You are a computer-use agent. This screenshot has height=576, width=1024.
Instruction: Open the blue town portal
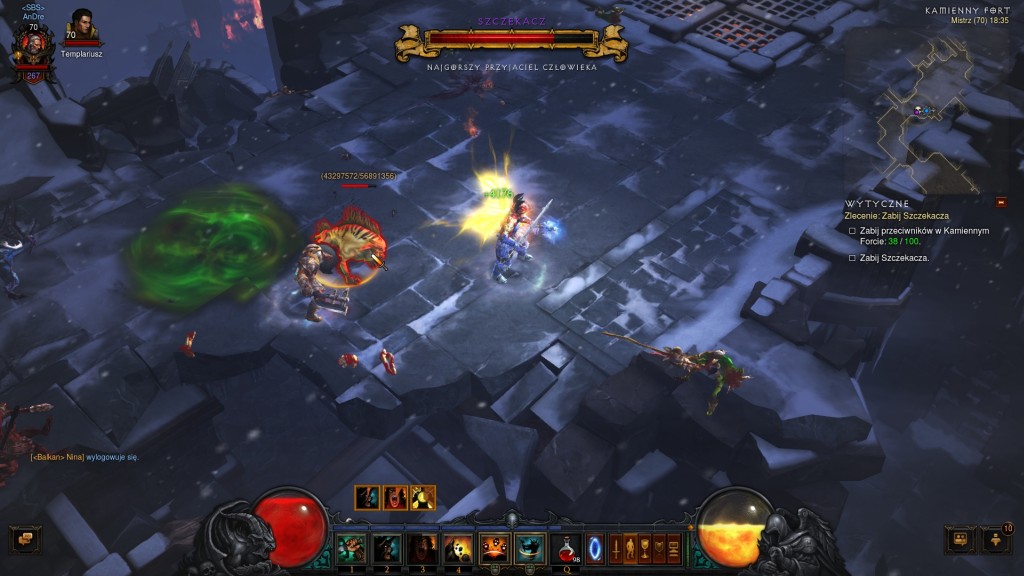[x=595, y=548]
